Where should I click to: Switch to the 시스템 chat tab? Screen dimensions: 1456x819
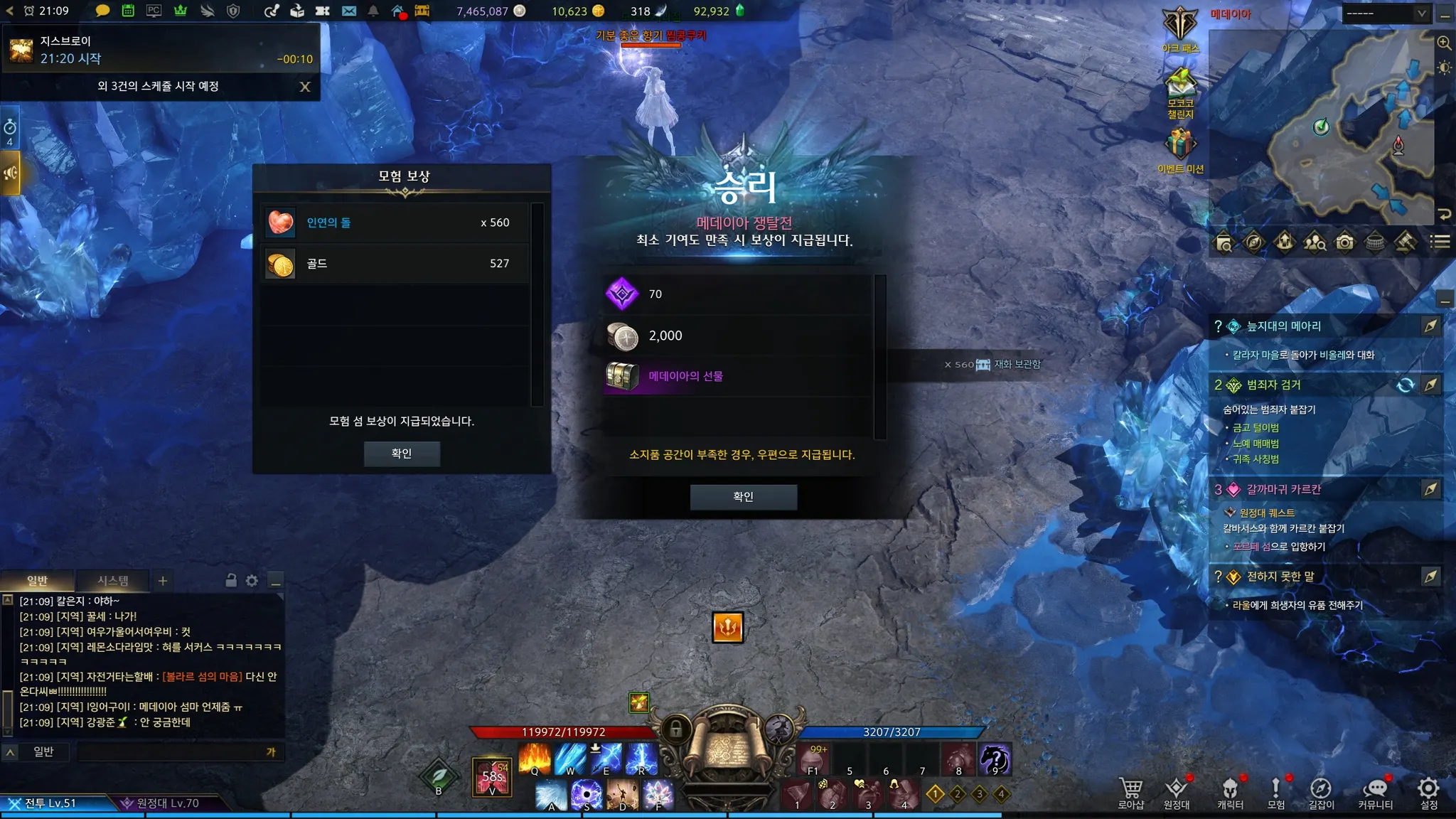[x=113, y=581]
